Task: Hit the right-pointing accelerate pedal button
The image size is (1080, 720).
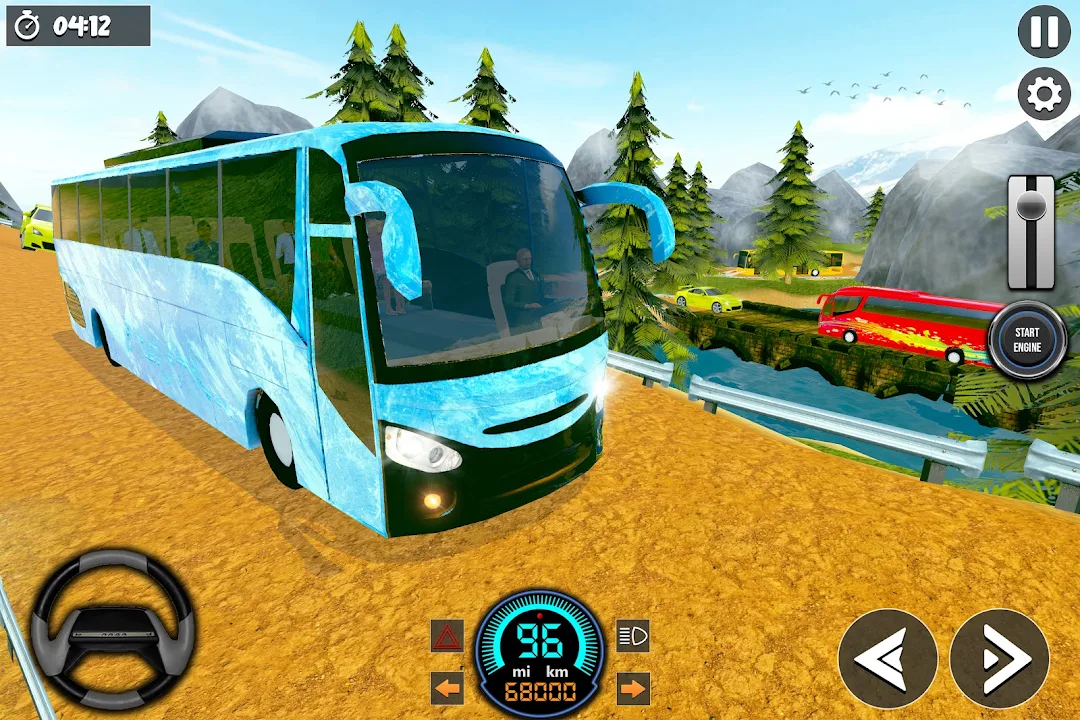Action: pos(999,659)
